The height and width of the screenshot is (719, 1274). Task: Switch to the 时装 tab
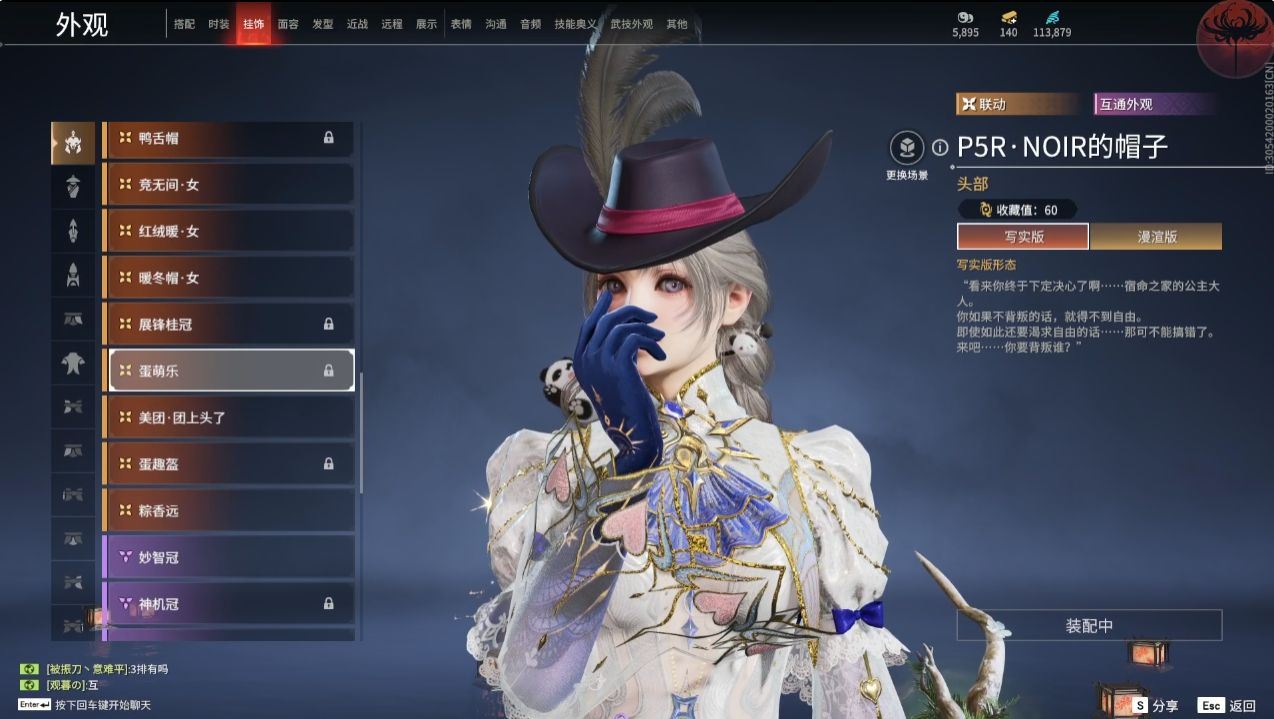(218, 24)
